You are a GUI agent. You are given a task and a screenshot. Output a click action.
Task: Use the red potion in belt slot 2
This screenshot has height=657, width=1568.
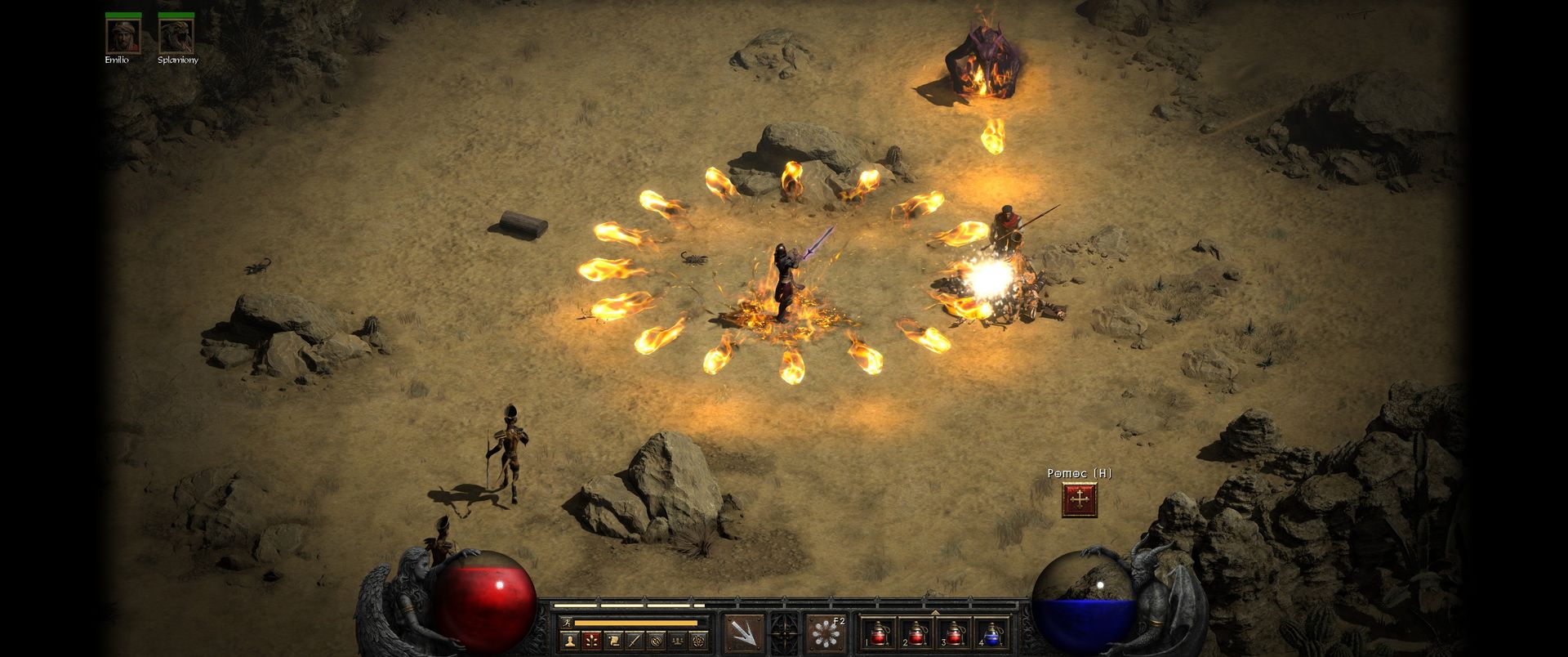917,633
